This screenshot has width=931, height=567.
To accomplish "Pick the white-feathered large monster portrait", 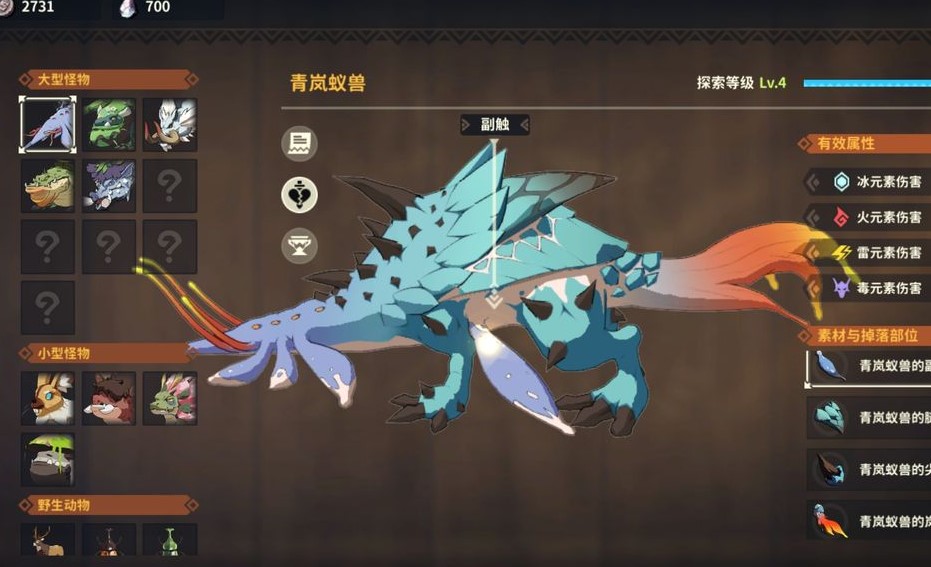I will [x=169, y=125].
